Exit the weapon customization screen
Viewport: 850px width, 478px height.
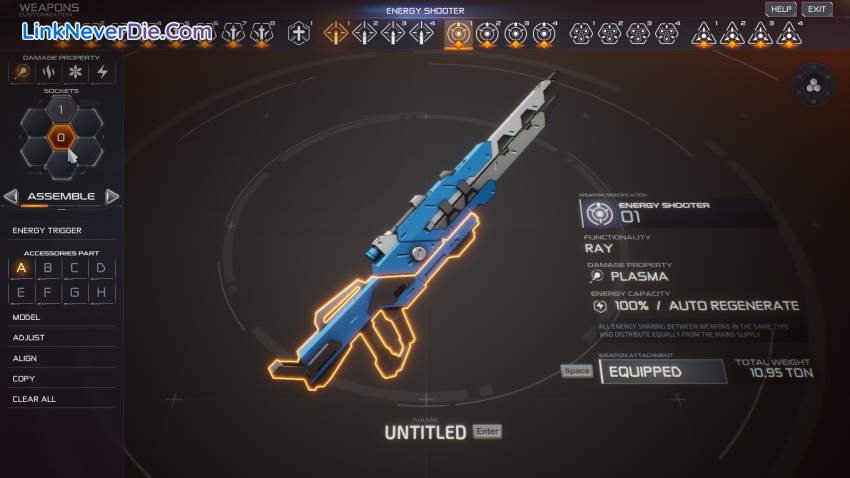817,9
